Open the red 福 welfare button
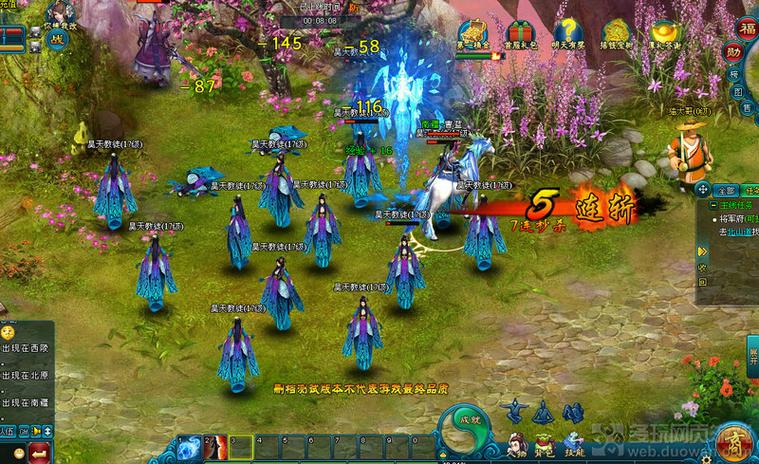This screenshot has width=759, height=464. pos(746,27)
